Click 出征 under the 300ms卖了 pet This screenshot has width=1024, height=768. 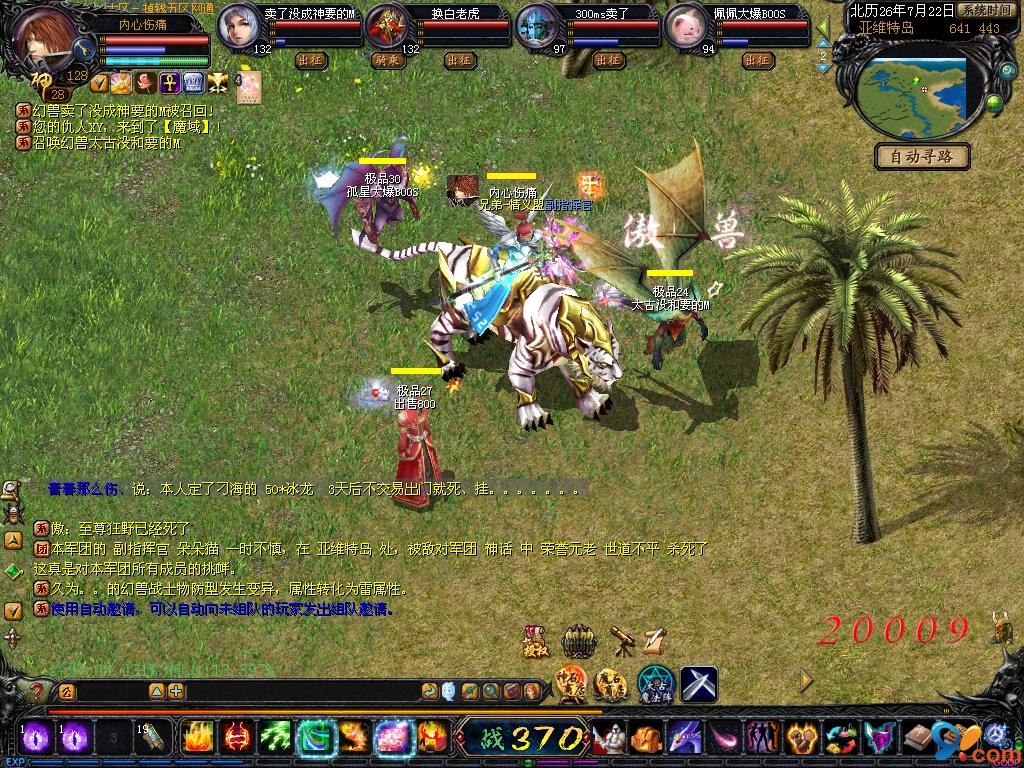click(x=608, y=60)
